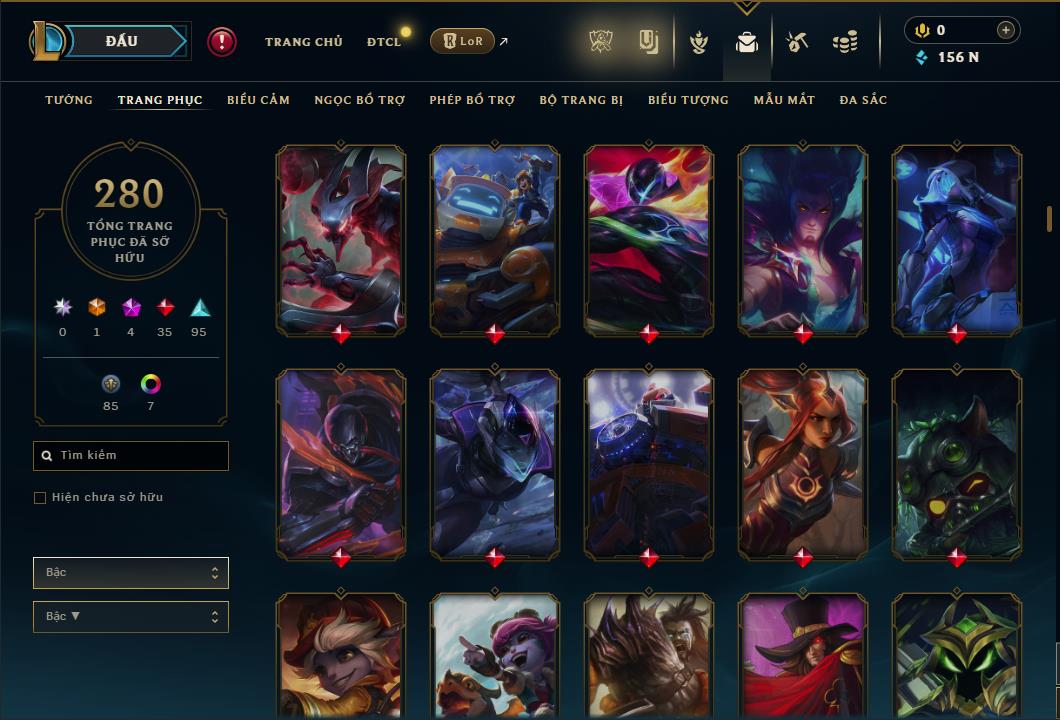This screenshot has width=1060, height=720.
Task: Show the PHÉP BỔ TRỢ tab
Action: pos(472,100)
